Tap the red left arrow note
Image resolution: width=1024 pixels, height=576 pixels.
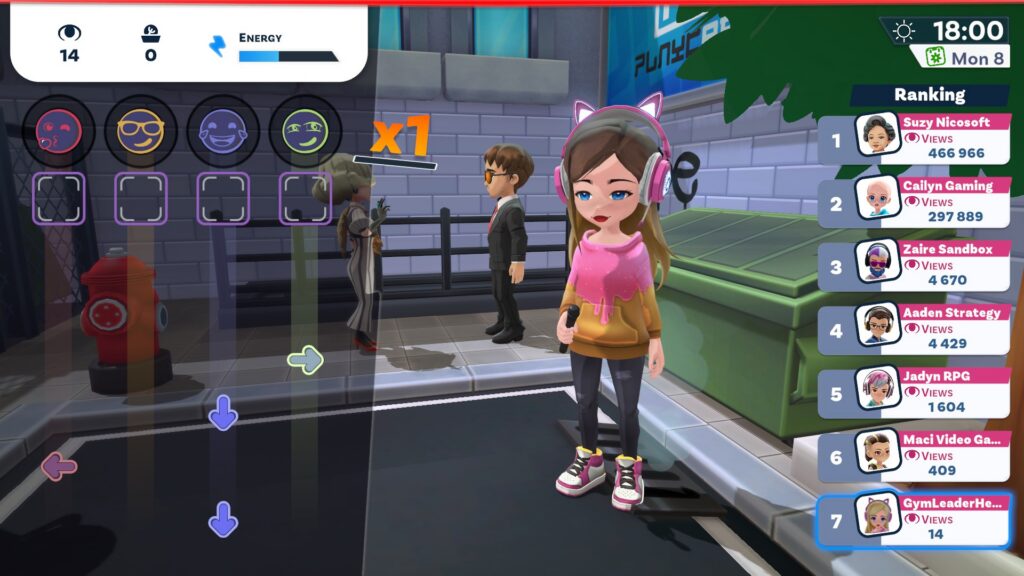point(59,465)
